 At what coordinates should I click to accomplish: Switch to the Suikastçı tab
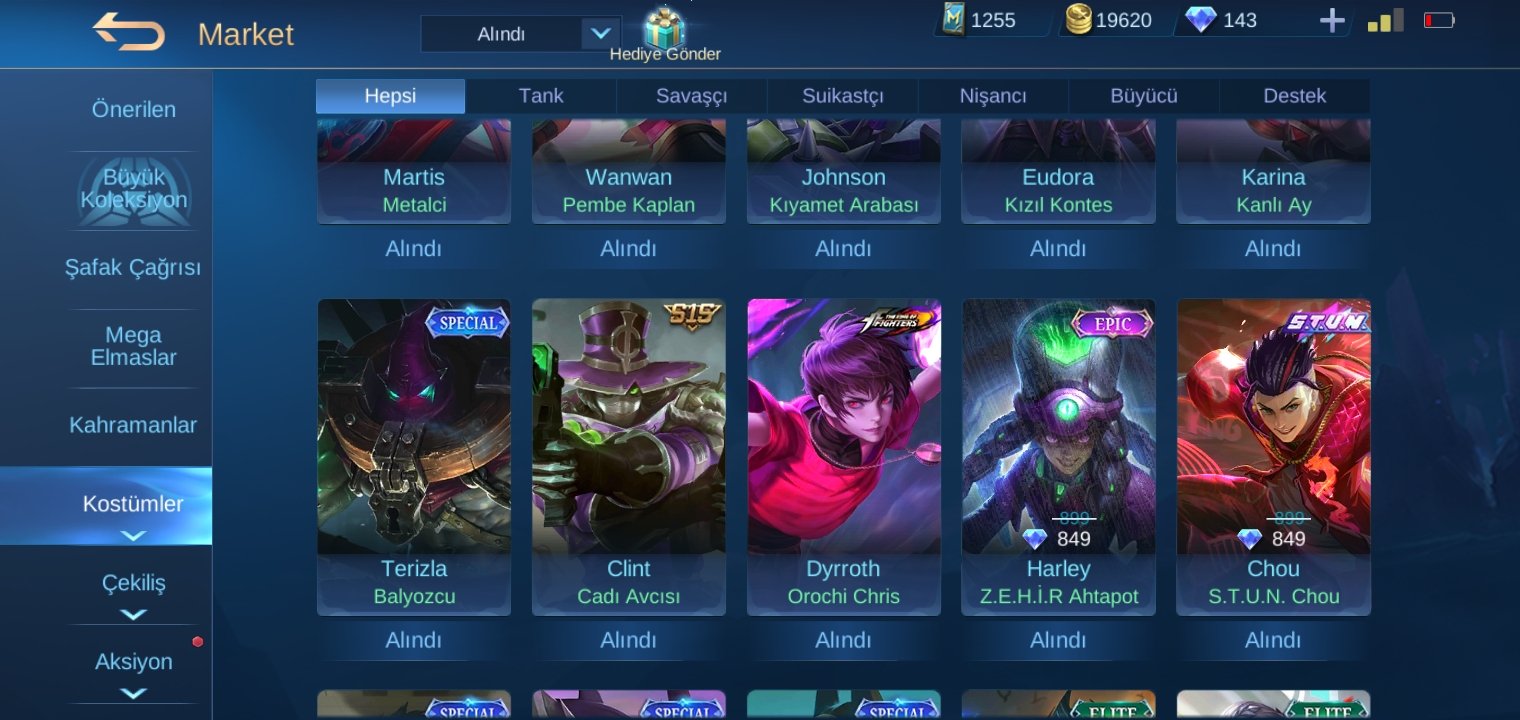[841, 96]
